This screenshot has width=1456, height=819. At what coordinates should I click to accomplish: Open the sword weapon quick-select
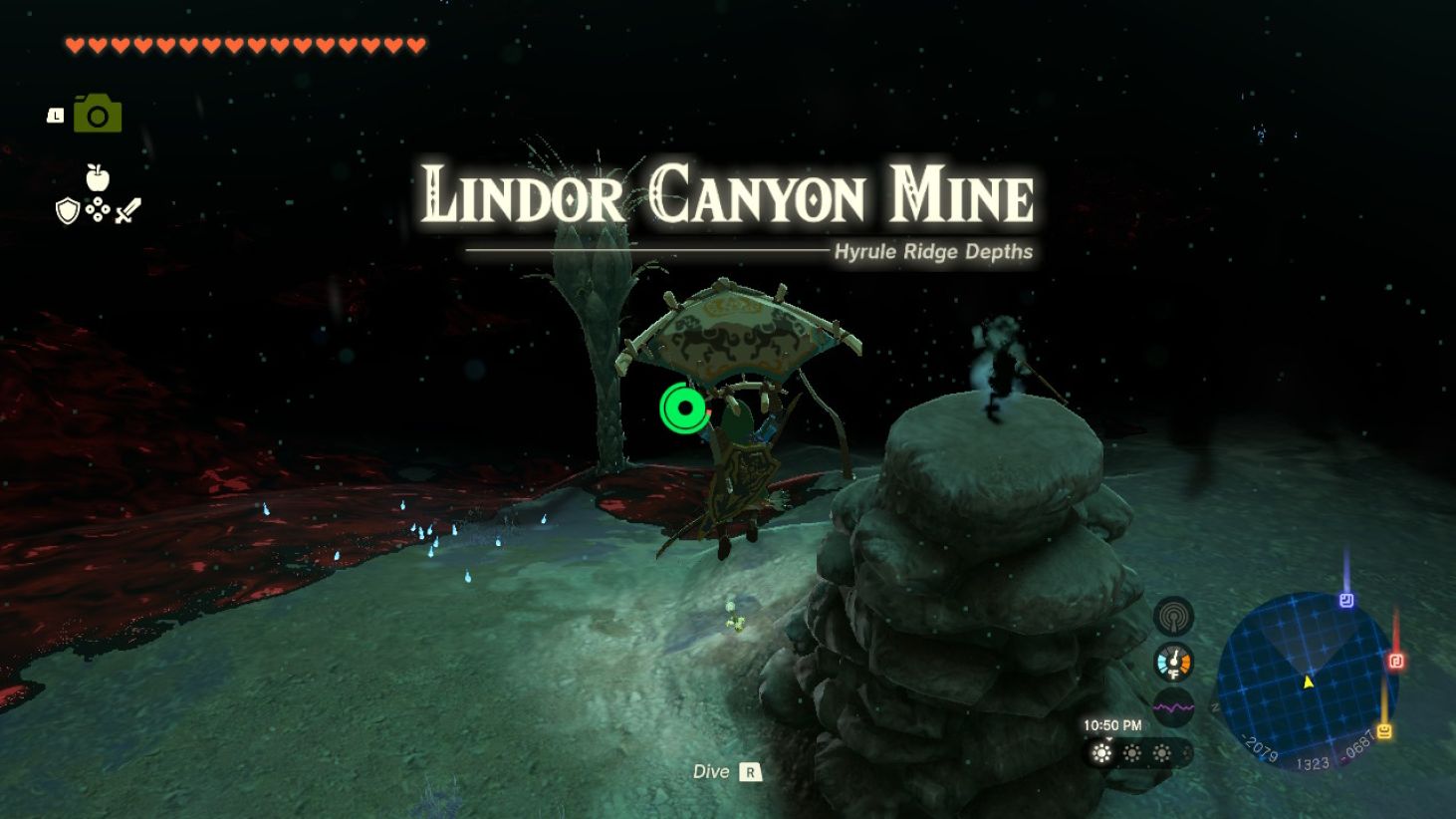(128, 210)
